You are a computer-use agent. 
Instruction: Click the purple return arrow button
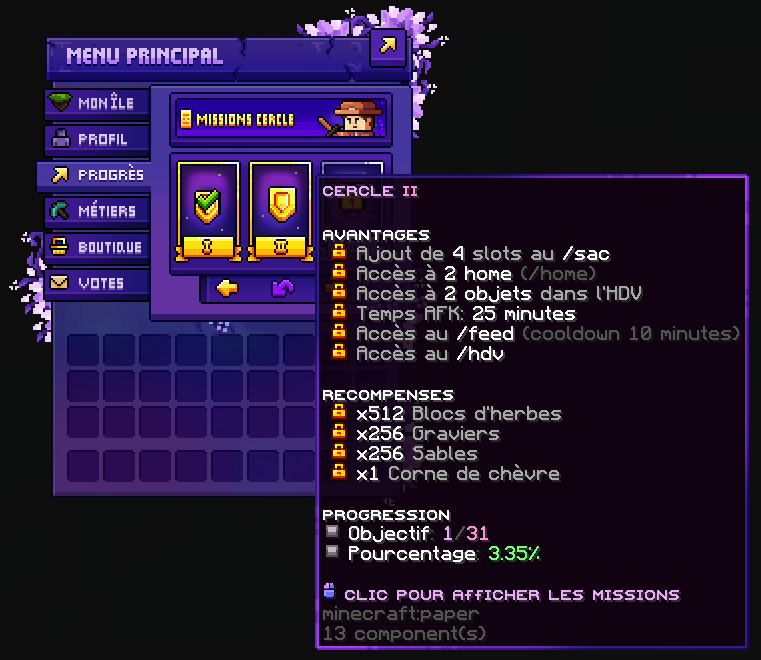(x=283, y=288)
